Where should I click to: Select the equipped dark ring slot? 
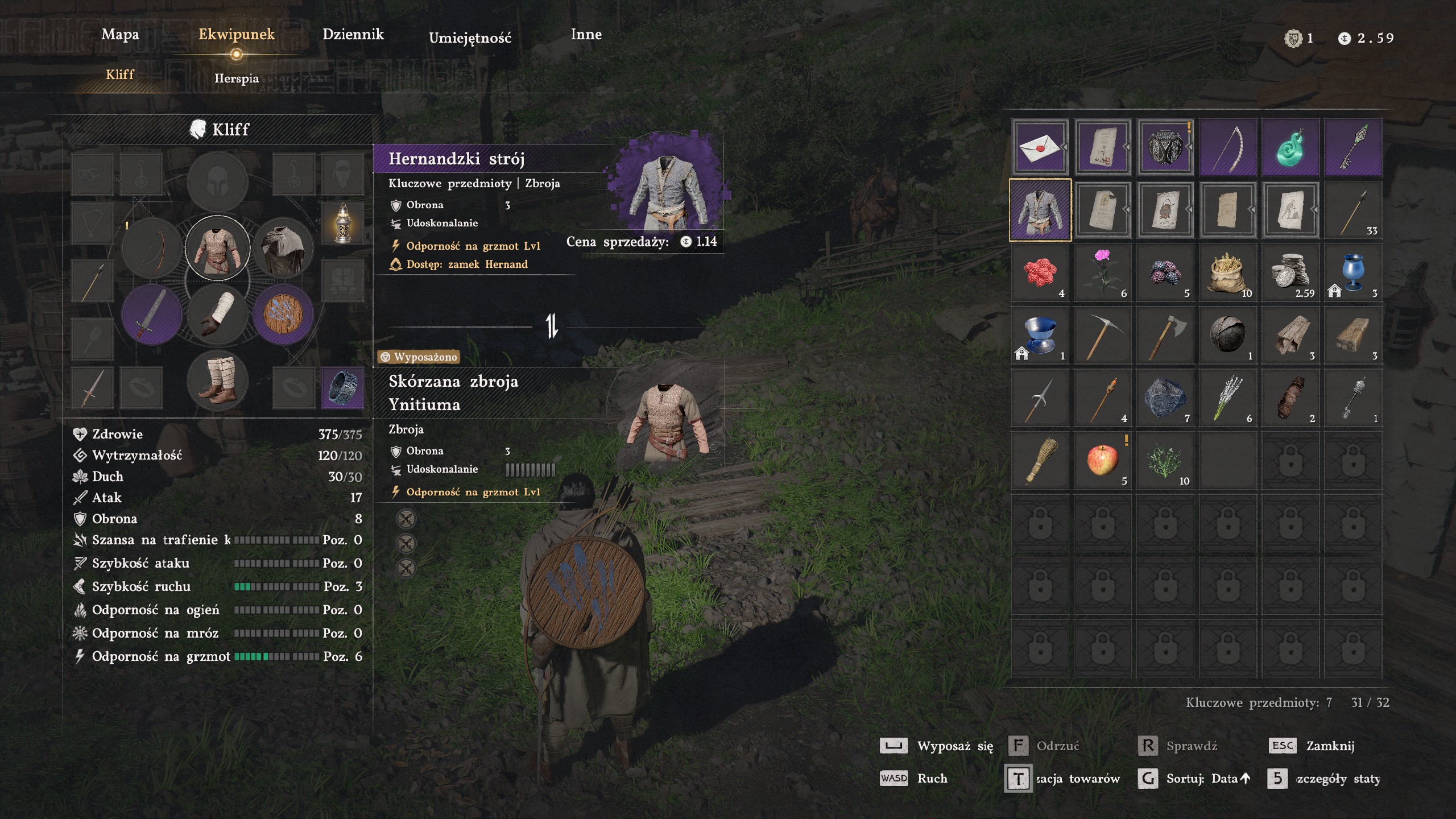pos(342,388)
